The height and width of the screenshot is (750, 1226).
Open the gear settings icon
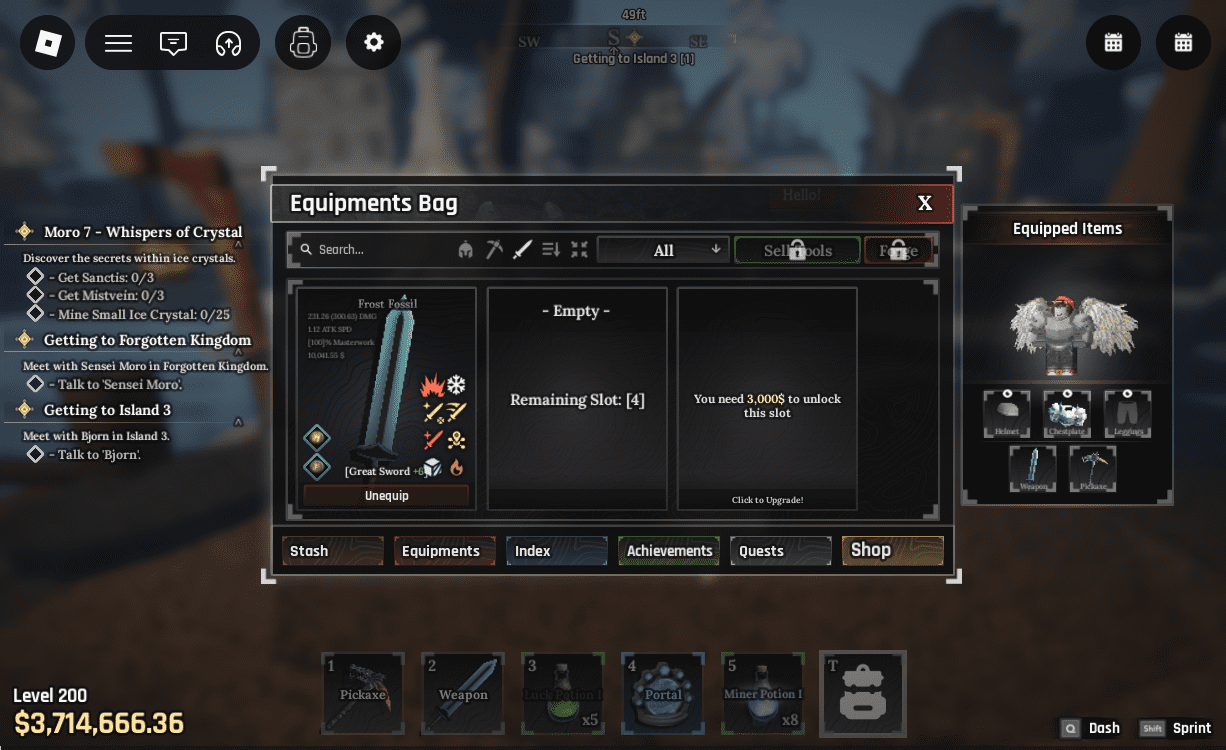[374, 44]
